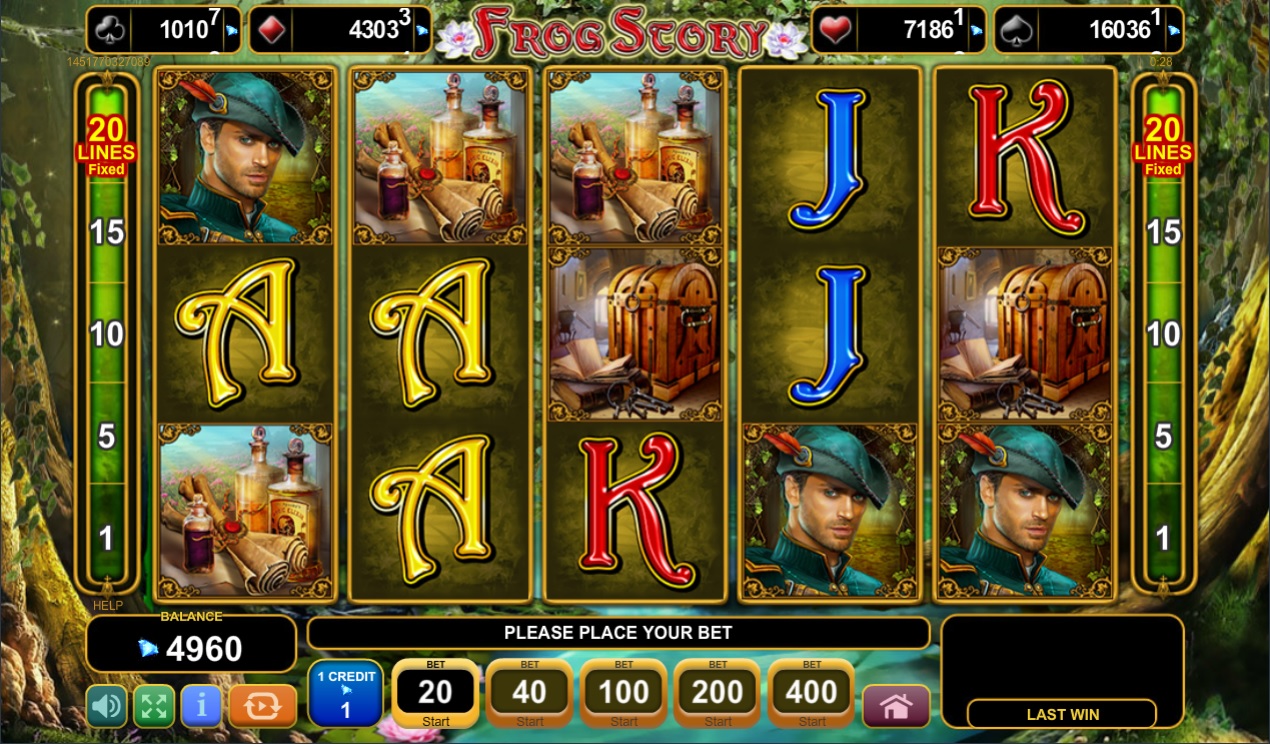Screen dimensions: 1270x744
Task: Spin with the maximum 400 bet
Action: click(811, 693)
